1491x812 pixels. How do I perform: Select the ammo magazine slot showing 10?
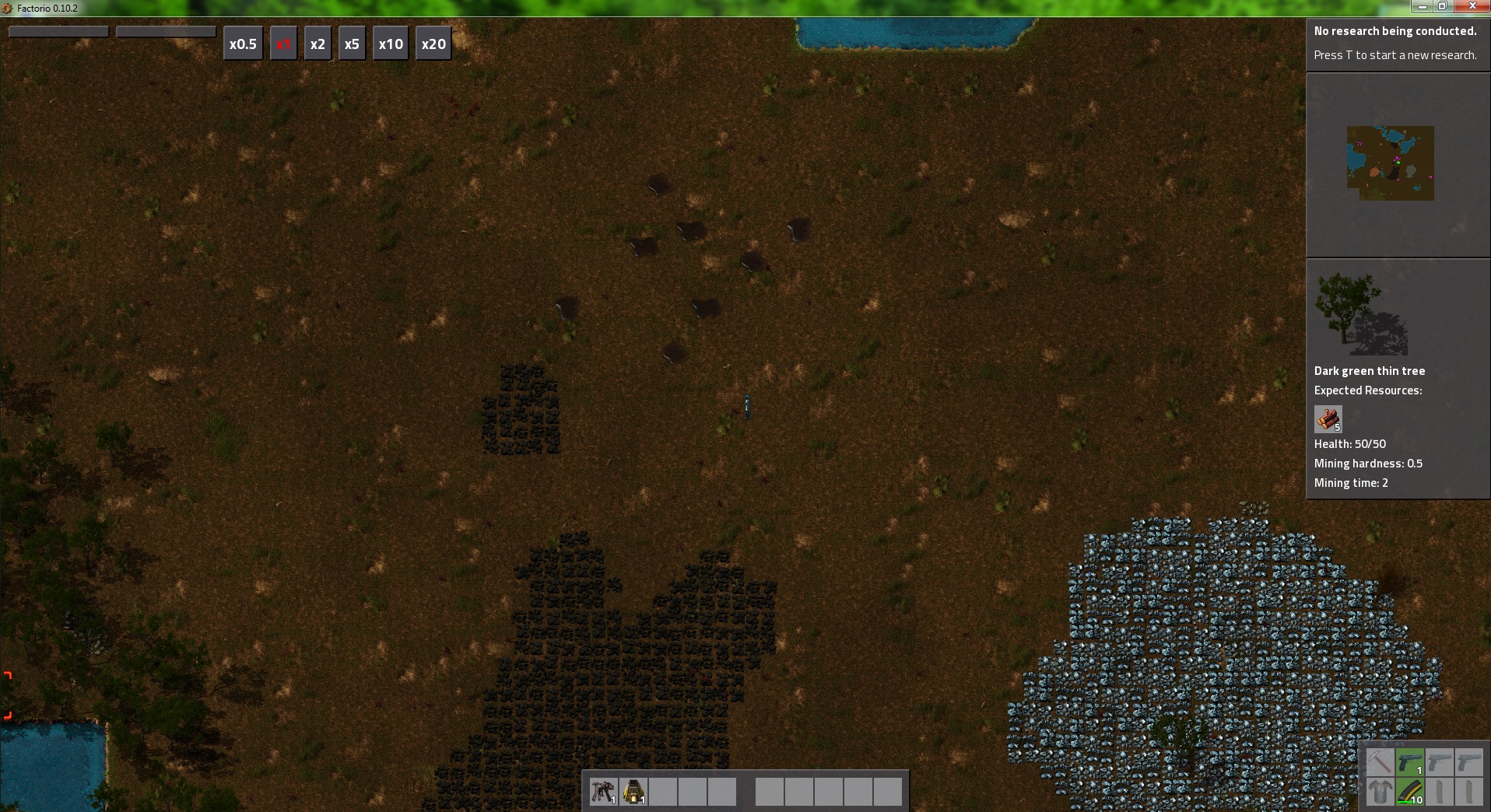[x=1410, y=792]
